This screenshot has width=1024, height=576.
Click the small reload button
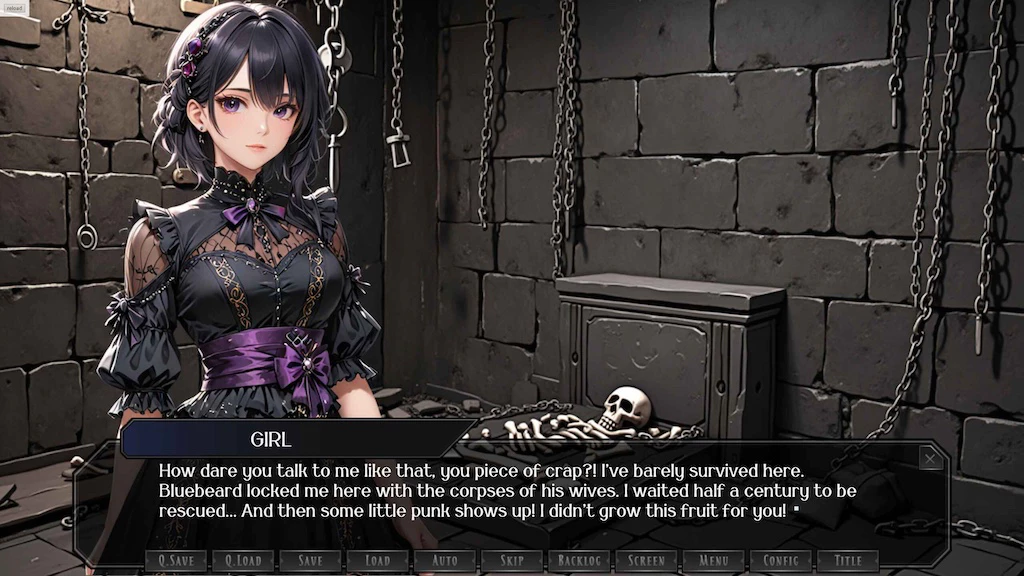coord(14,8)
